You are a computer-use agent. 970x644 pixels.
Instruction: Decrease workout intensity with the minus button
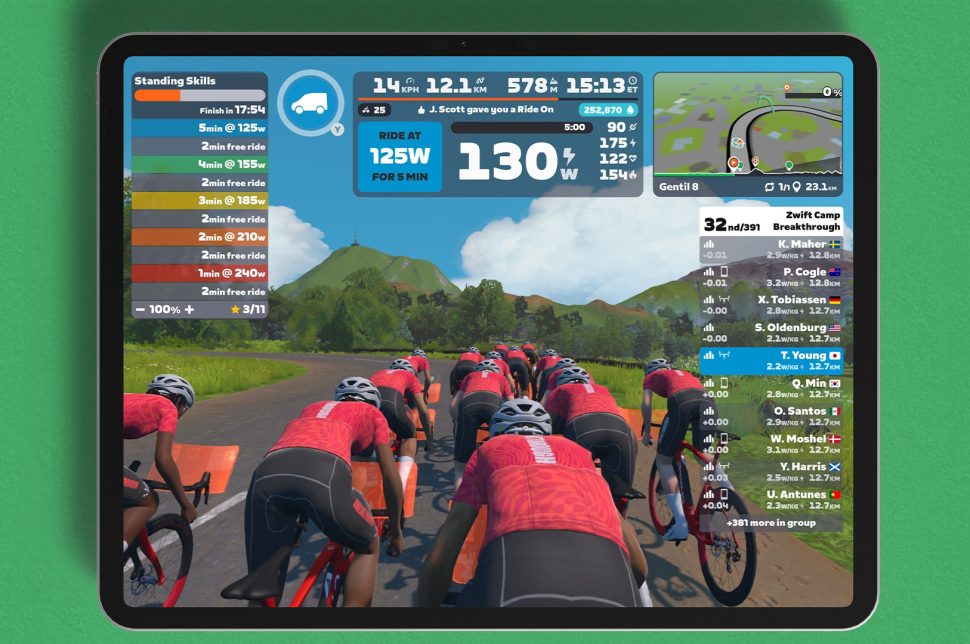(x=139, y=310)
